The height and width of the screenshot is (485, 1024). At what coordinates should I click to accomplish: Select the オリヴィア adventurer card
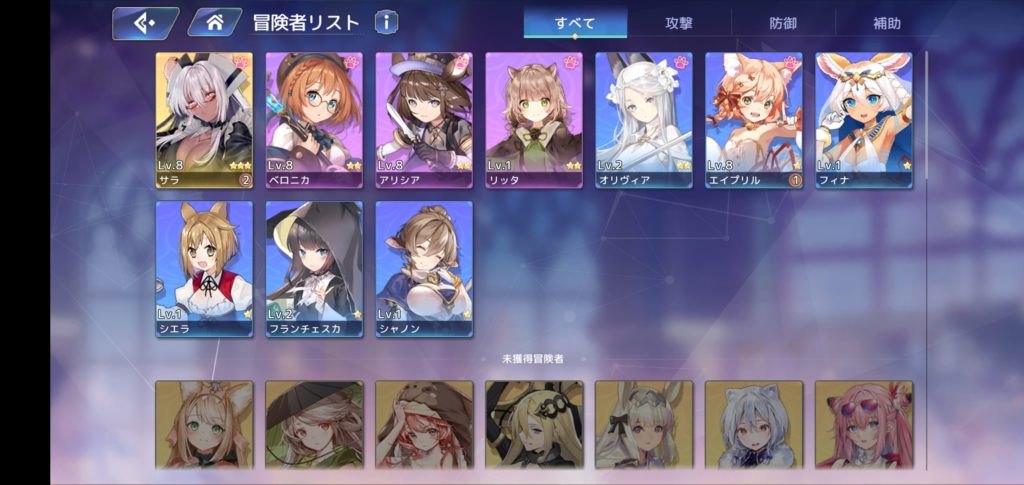(644, 119)
